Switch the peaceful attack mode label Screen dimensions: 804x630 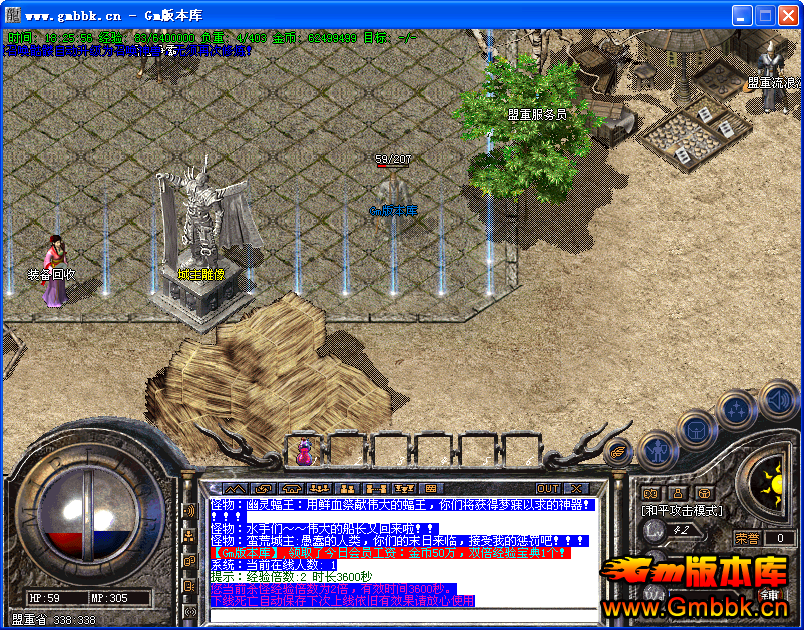pyautogui.click(x=681, y=510)
